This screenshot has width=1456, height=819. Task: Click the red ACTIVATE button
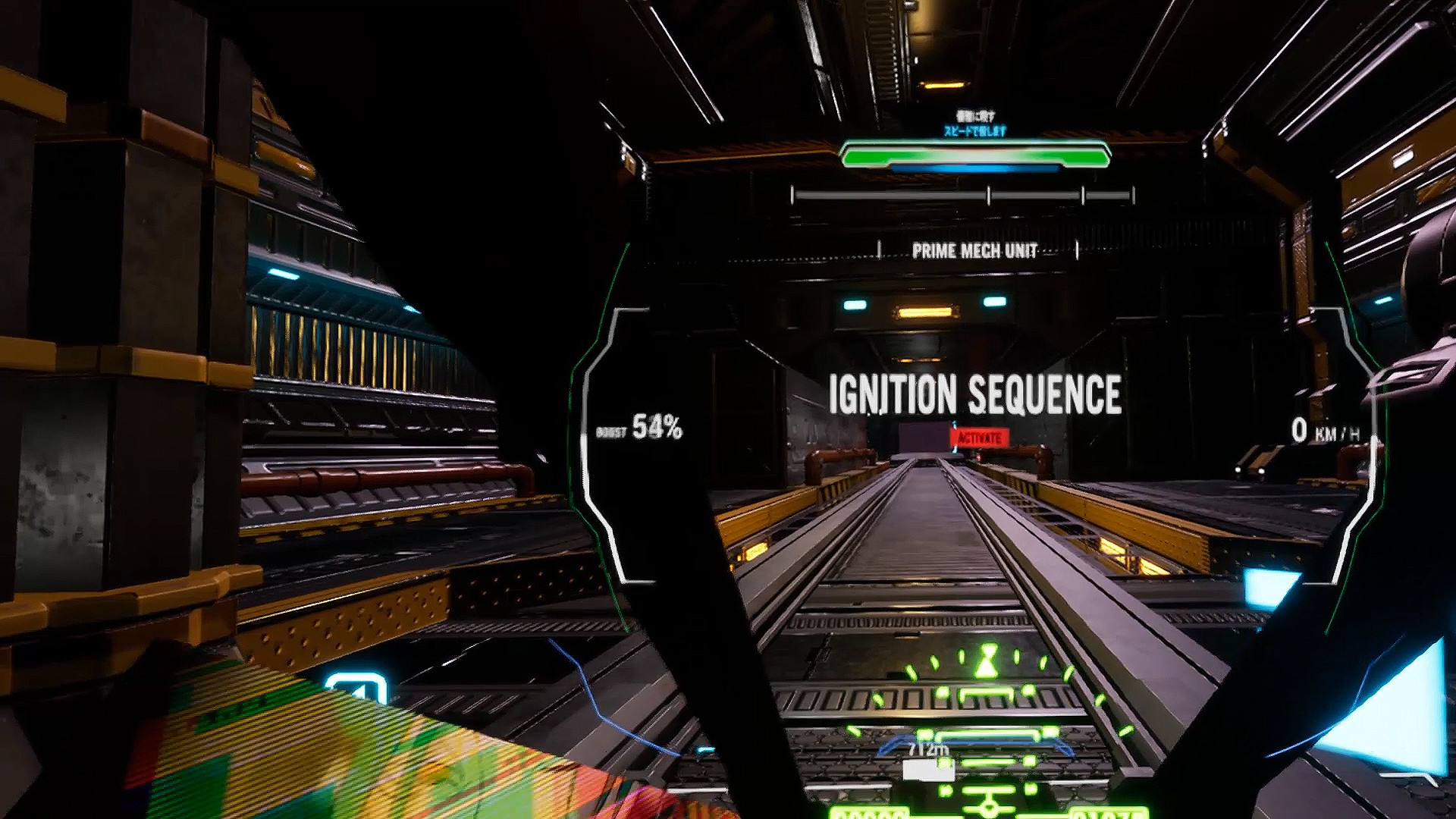[x=979, y=438]
